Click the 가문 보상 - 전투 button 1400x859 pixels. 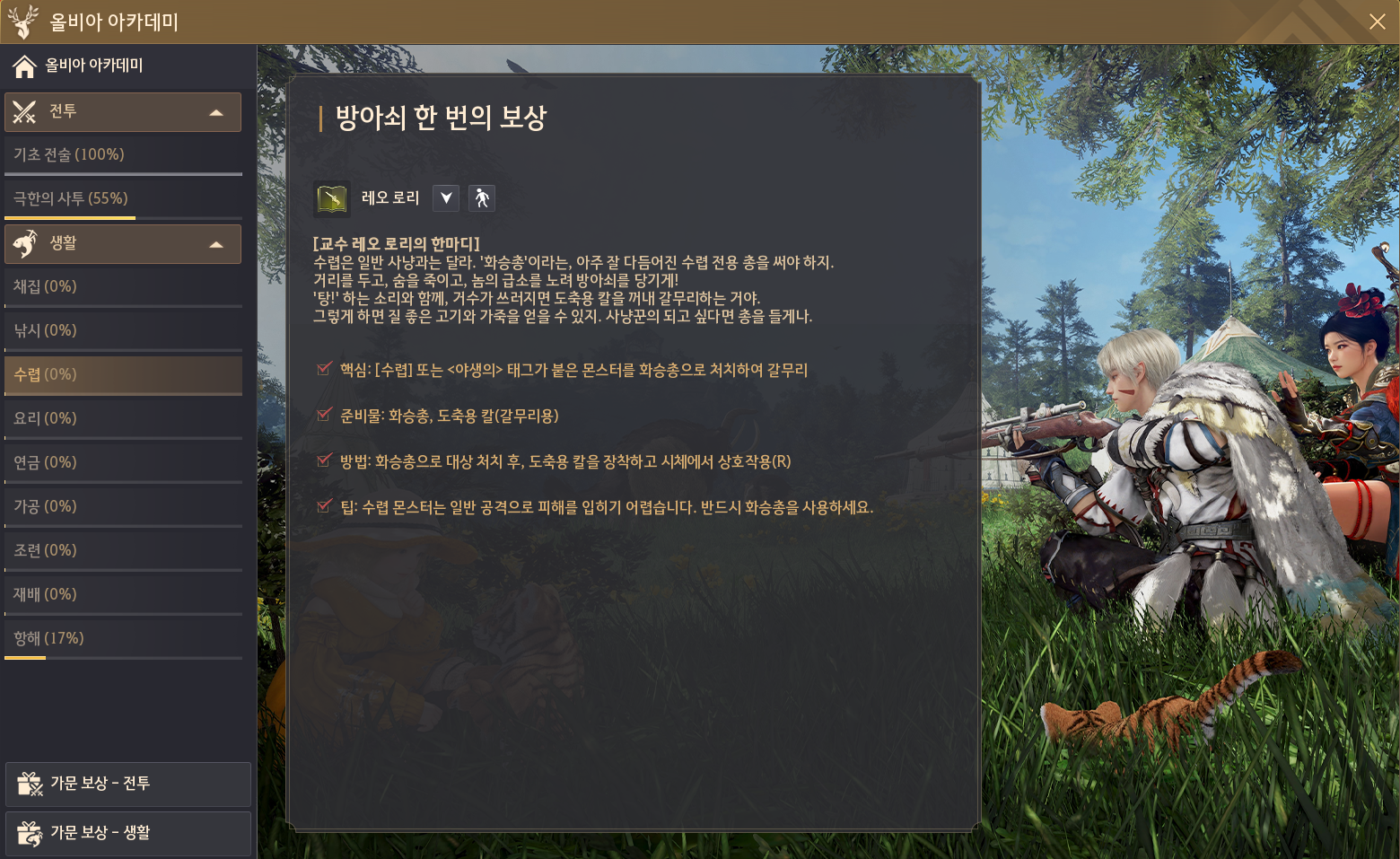(x=127, y=784)
